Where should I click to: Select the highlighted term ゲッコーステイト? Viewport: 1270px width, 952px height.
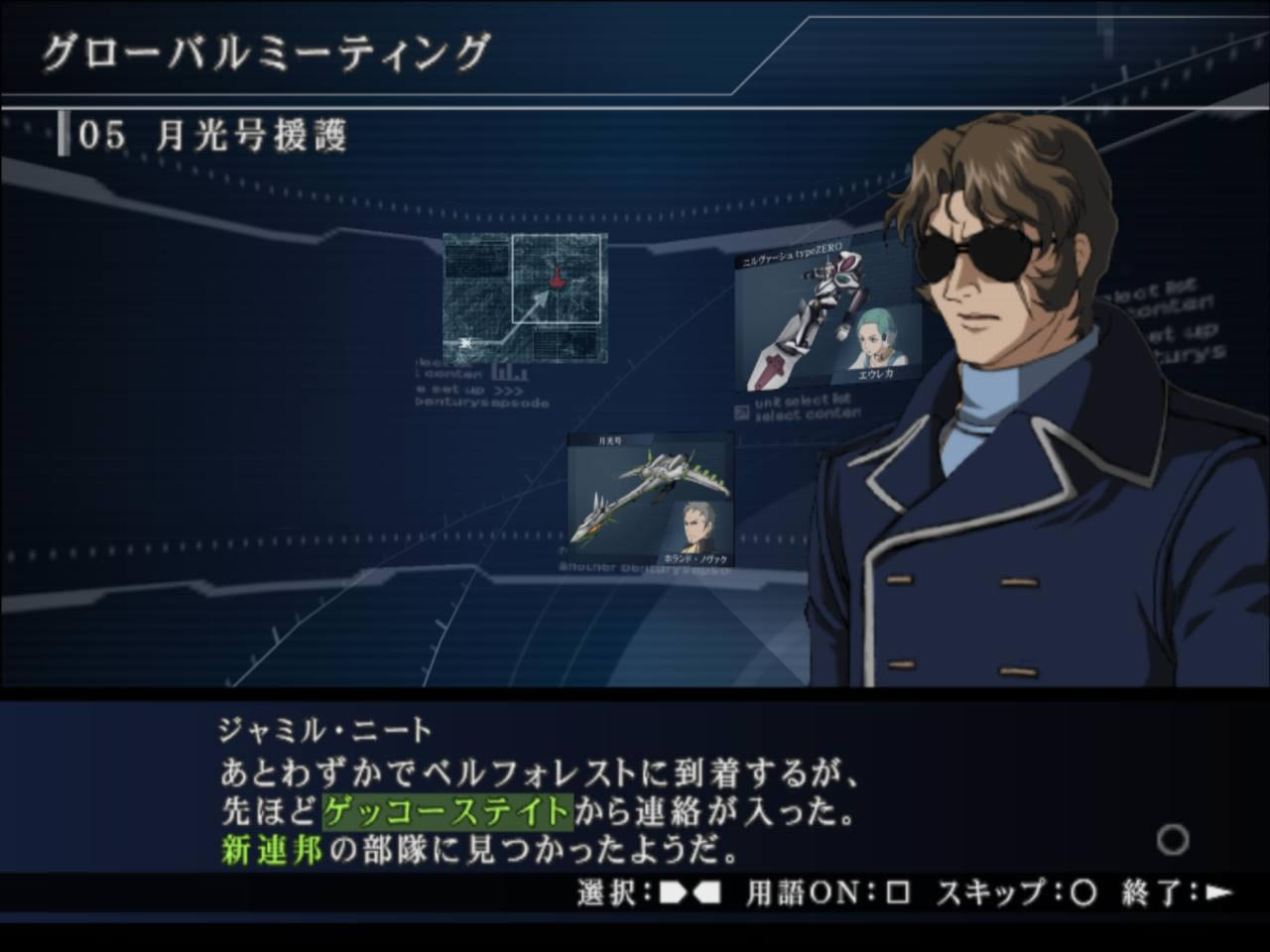coord(447,811)
